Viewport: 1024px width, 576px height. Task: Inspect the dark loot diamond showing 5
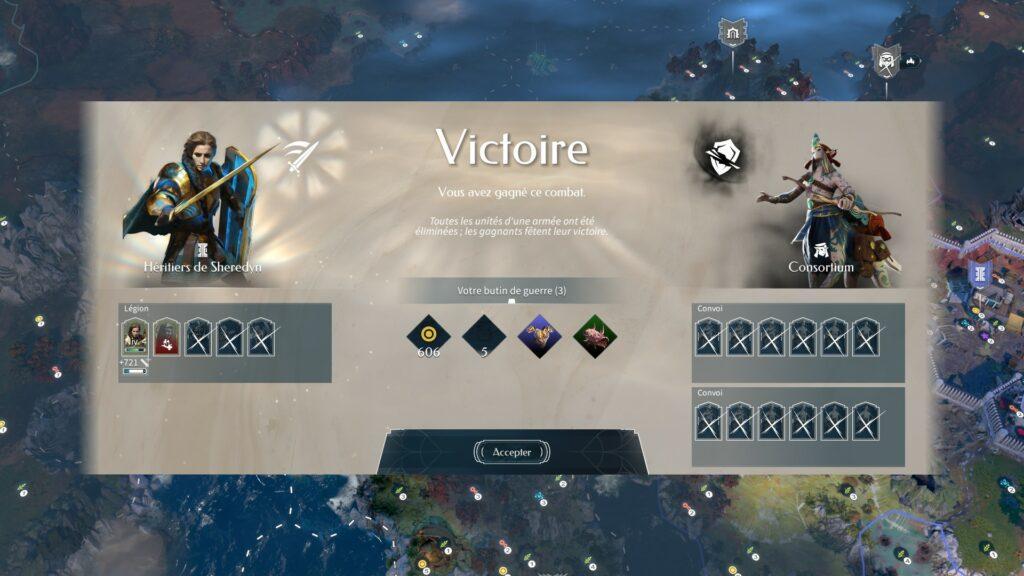click(484, 334)
